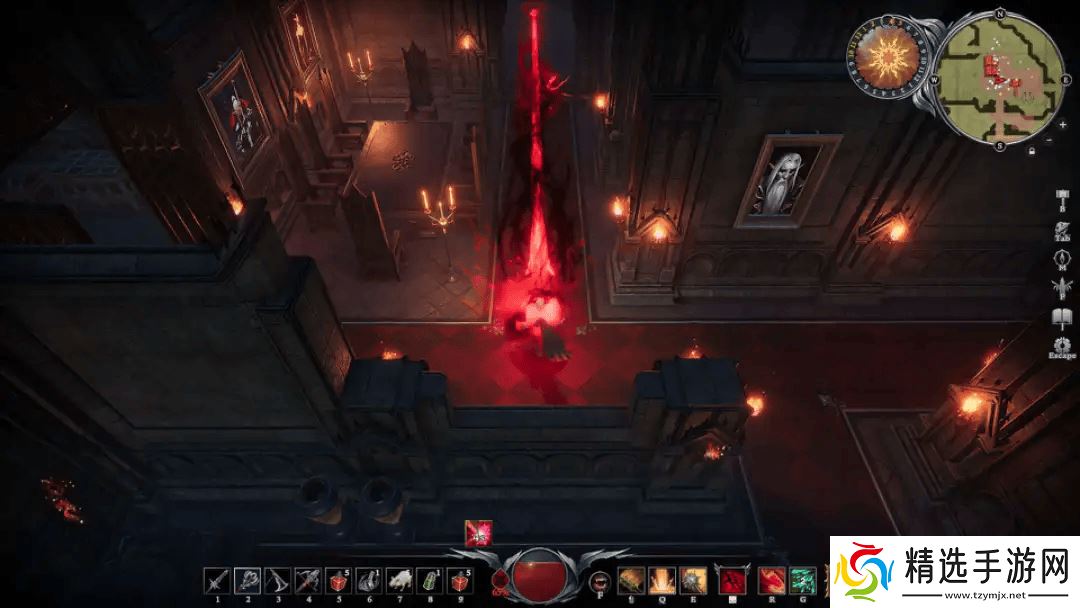This screenshot has width=1080, height=608.
Task: Open the Escape gear menu
Action: pyautogui.click(x=1062, y=345)
